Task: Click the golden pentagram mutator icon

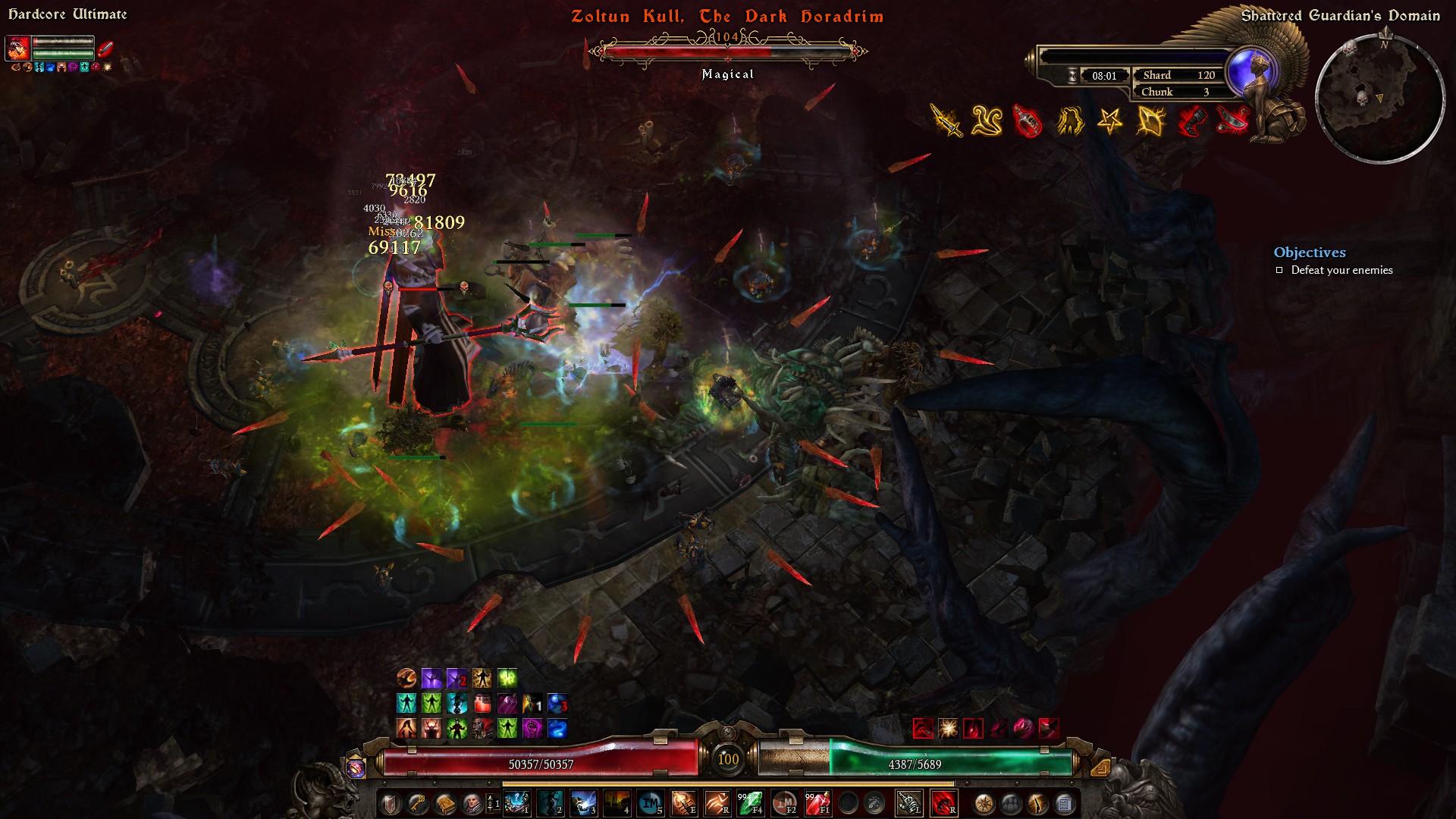Action: point(1109,121)
